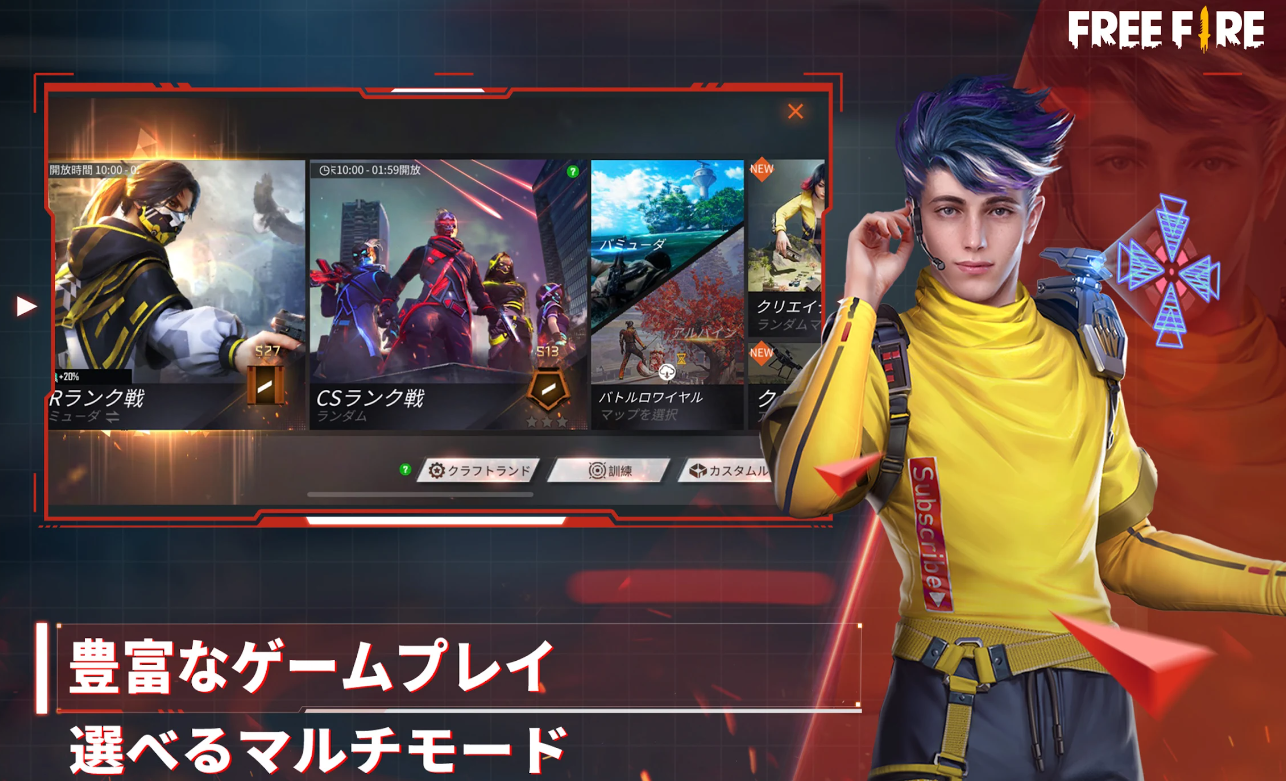This screenshot has width=1286, height=781.
Task: Open the green help icon beside クラフトランド
Action: click(x=405, y=470)
